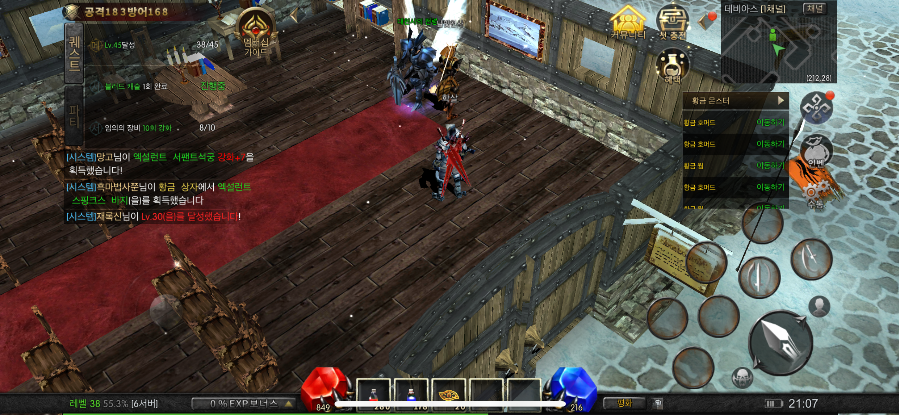This screenshot has height=415, width=899.
Task: Use the red health potion orb
Action: [x=322, y=389]
